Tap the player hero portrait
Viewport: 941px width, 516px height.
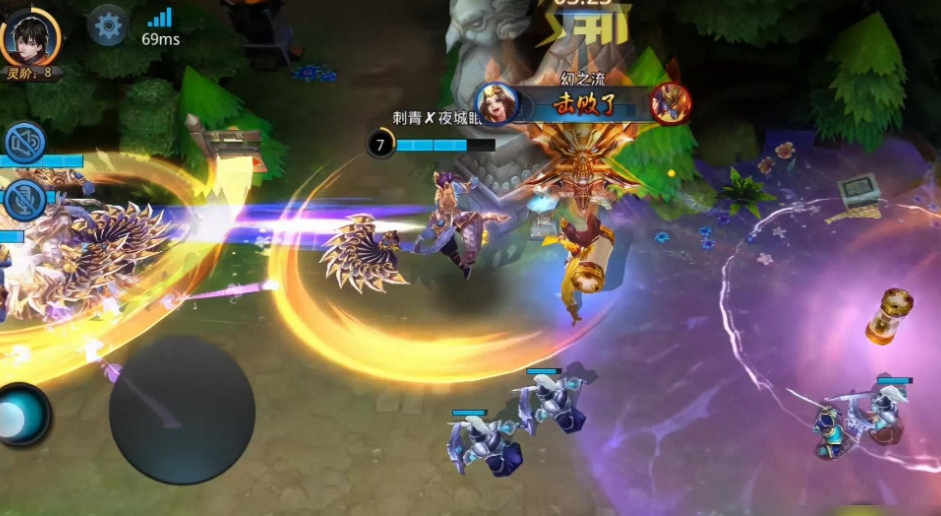click(28, 35)
